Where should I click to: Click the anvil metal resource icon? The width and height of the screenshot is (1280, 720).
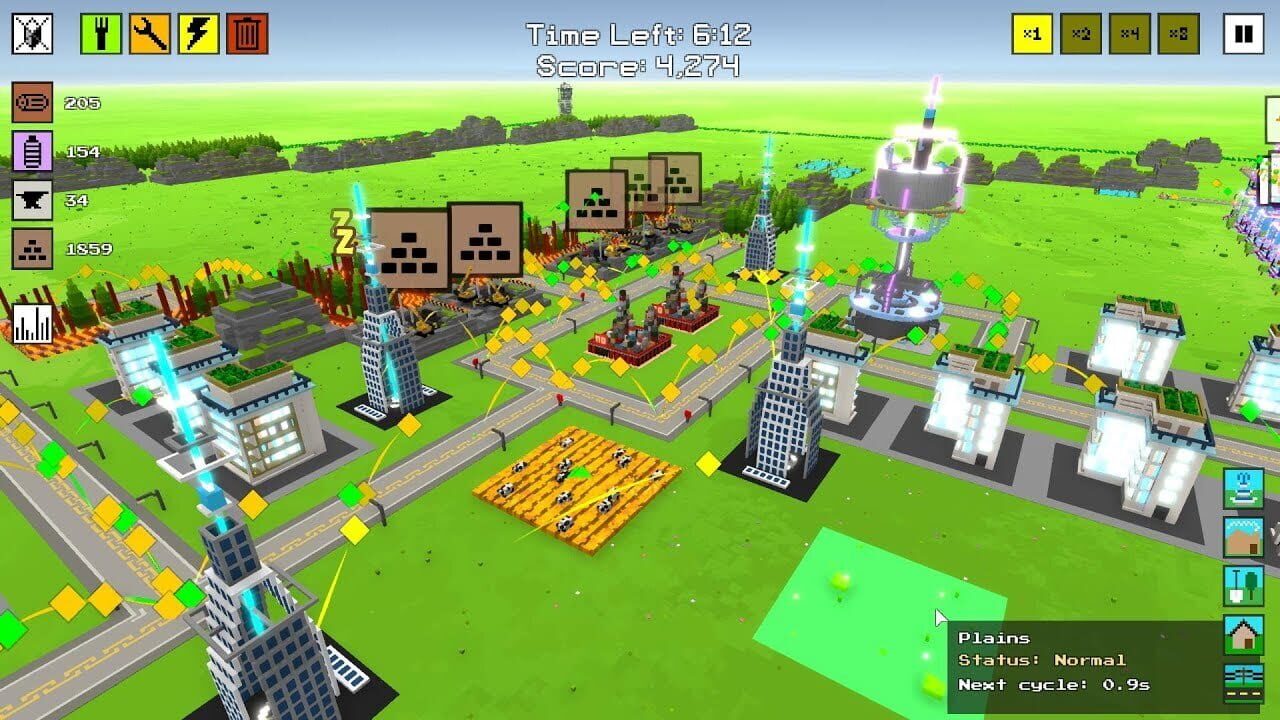pos(33,200)
